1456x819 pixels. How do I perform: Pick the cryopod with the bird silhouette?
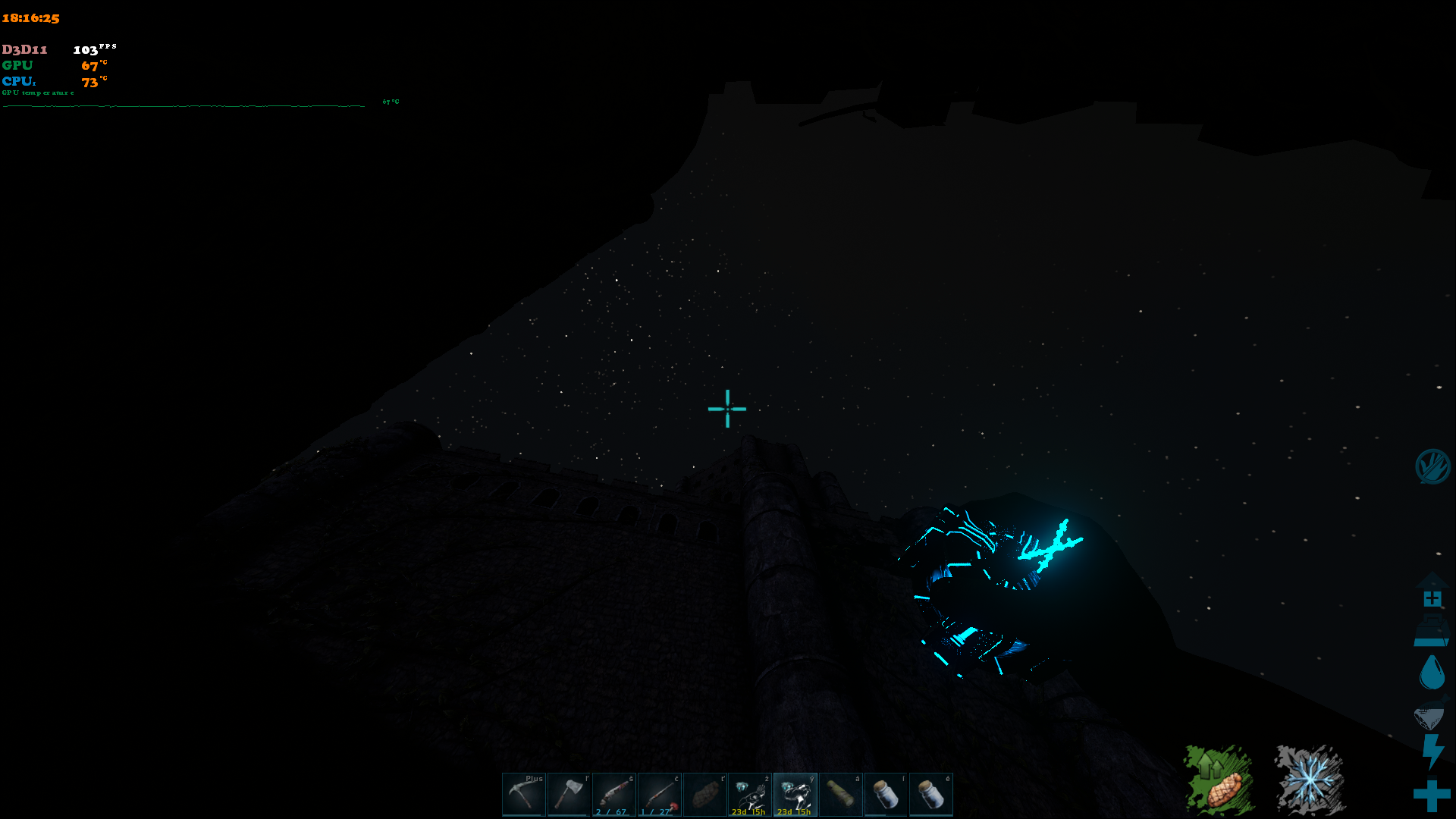(750, 794)
